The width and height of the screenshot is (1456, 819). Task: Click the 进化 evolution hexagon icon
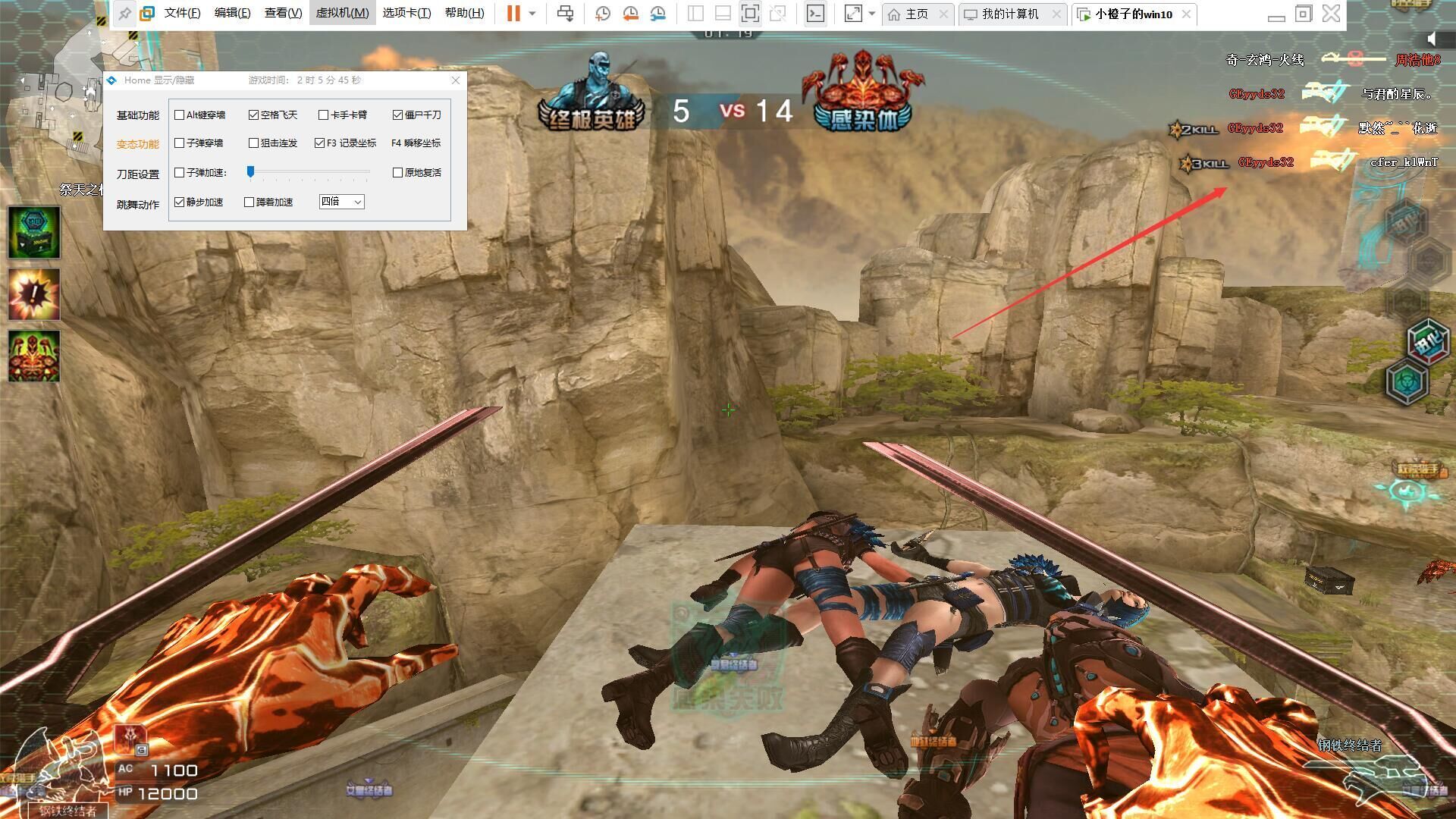tap(1428, 340)
